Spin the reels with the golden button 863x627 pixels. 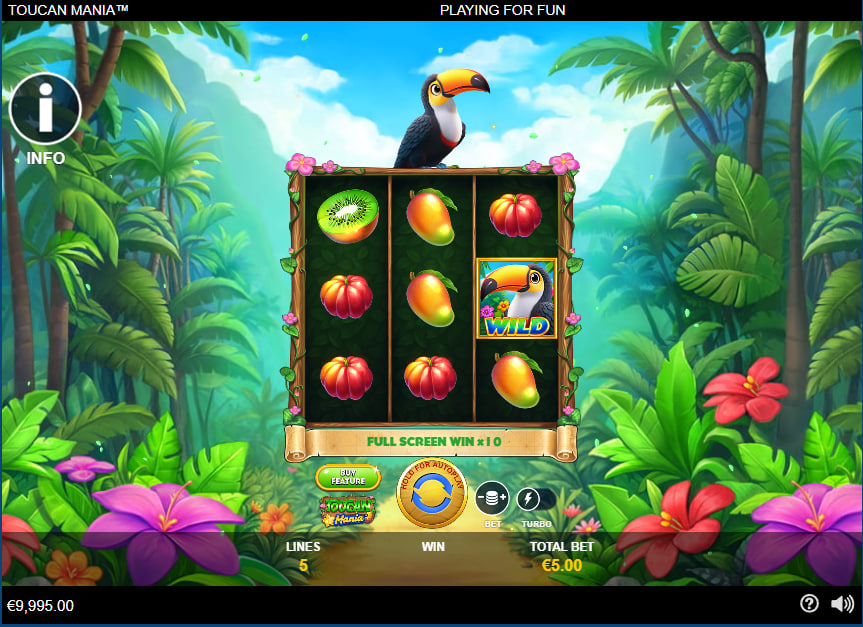(x=432, y=494)
